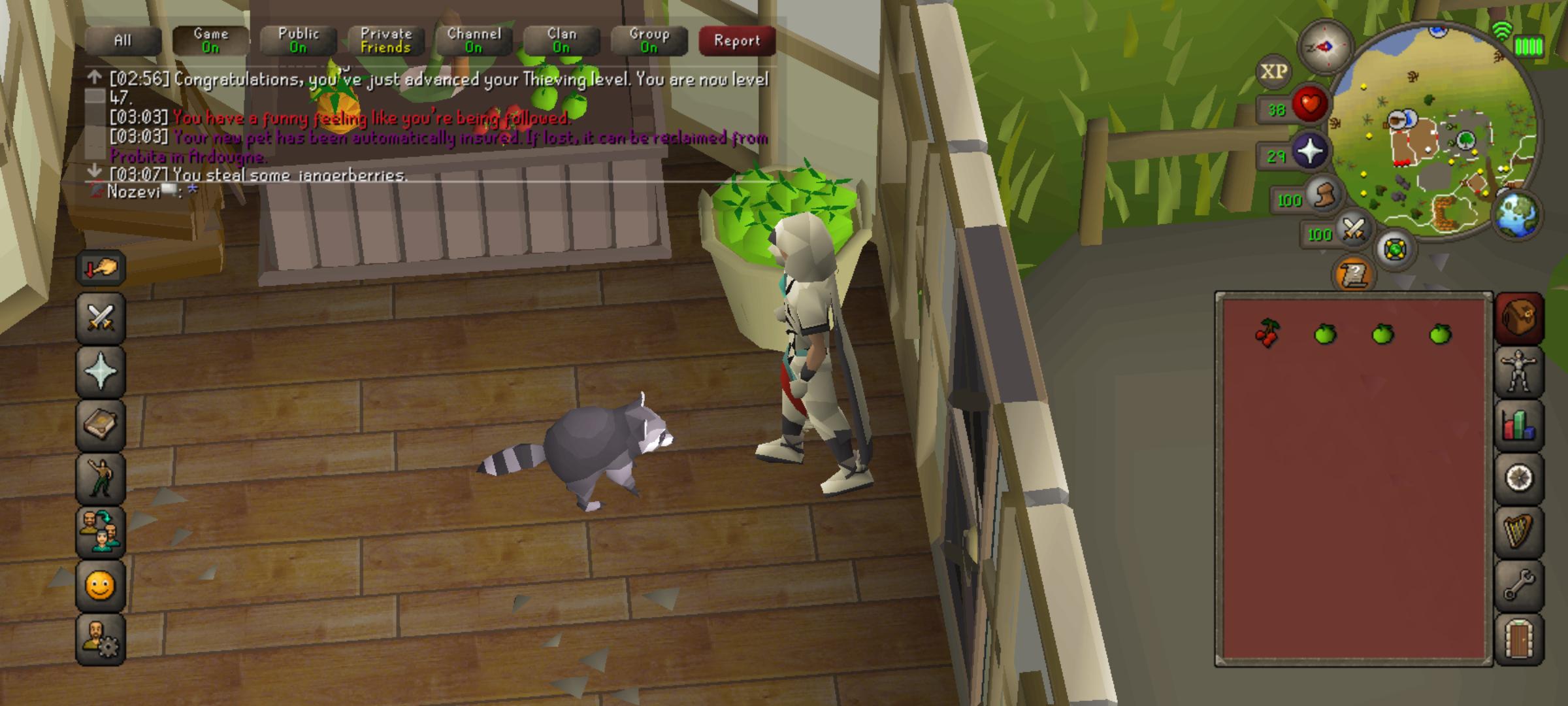
Task: Click the Report button
Action: pyautogui.click(x=736, y=39)
